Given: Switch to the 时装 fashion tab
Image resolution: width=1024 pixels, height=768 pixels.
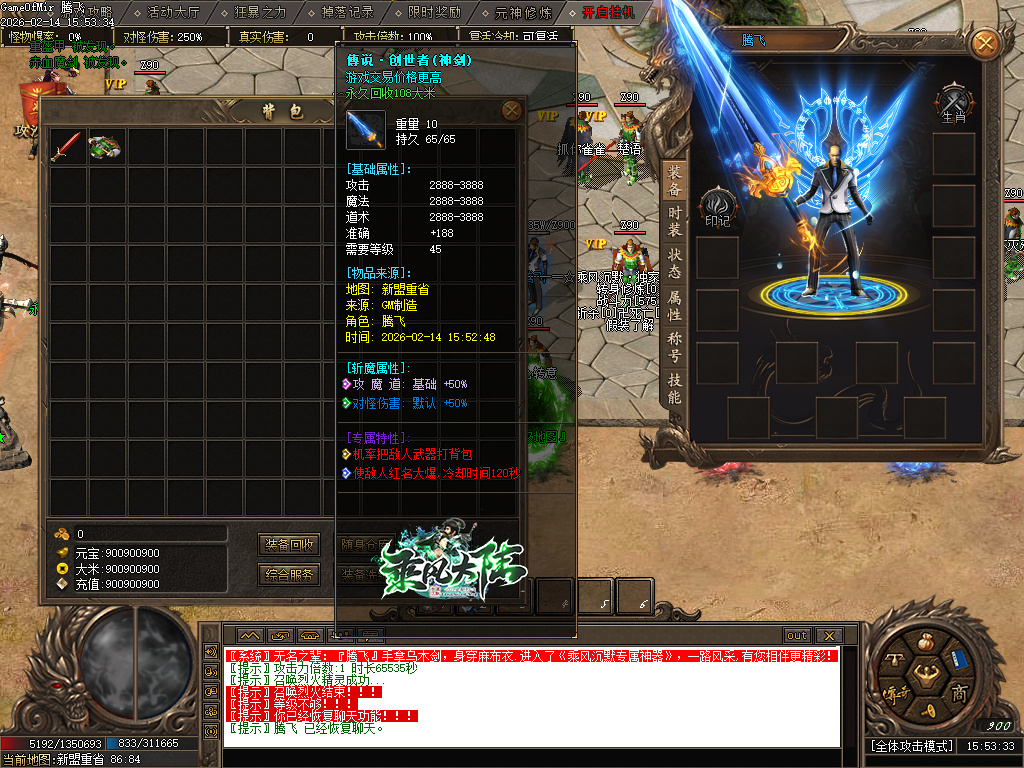Looking at the screenshot, I should coord(675,221).
